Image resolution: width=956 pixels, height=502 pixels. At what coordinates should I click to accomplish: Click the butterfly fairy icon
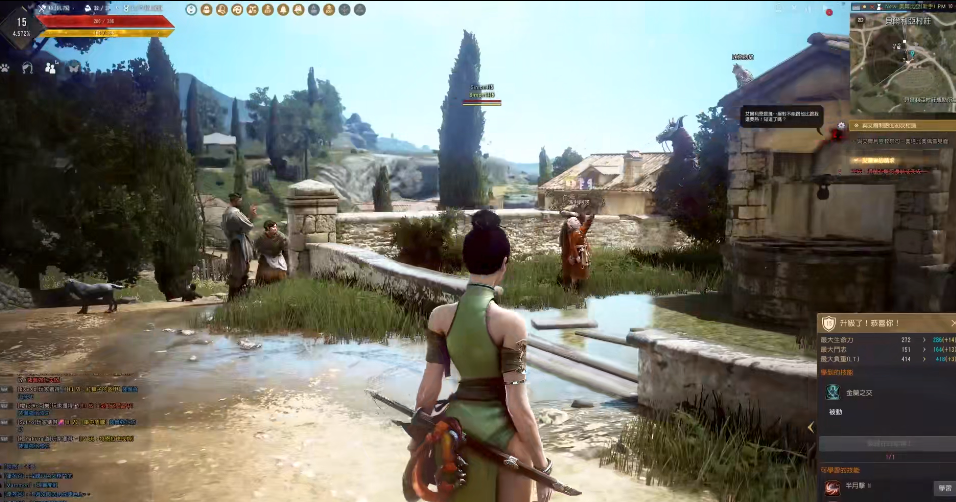point(74,68)
